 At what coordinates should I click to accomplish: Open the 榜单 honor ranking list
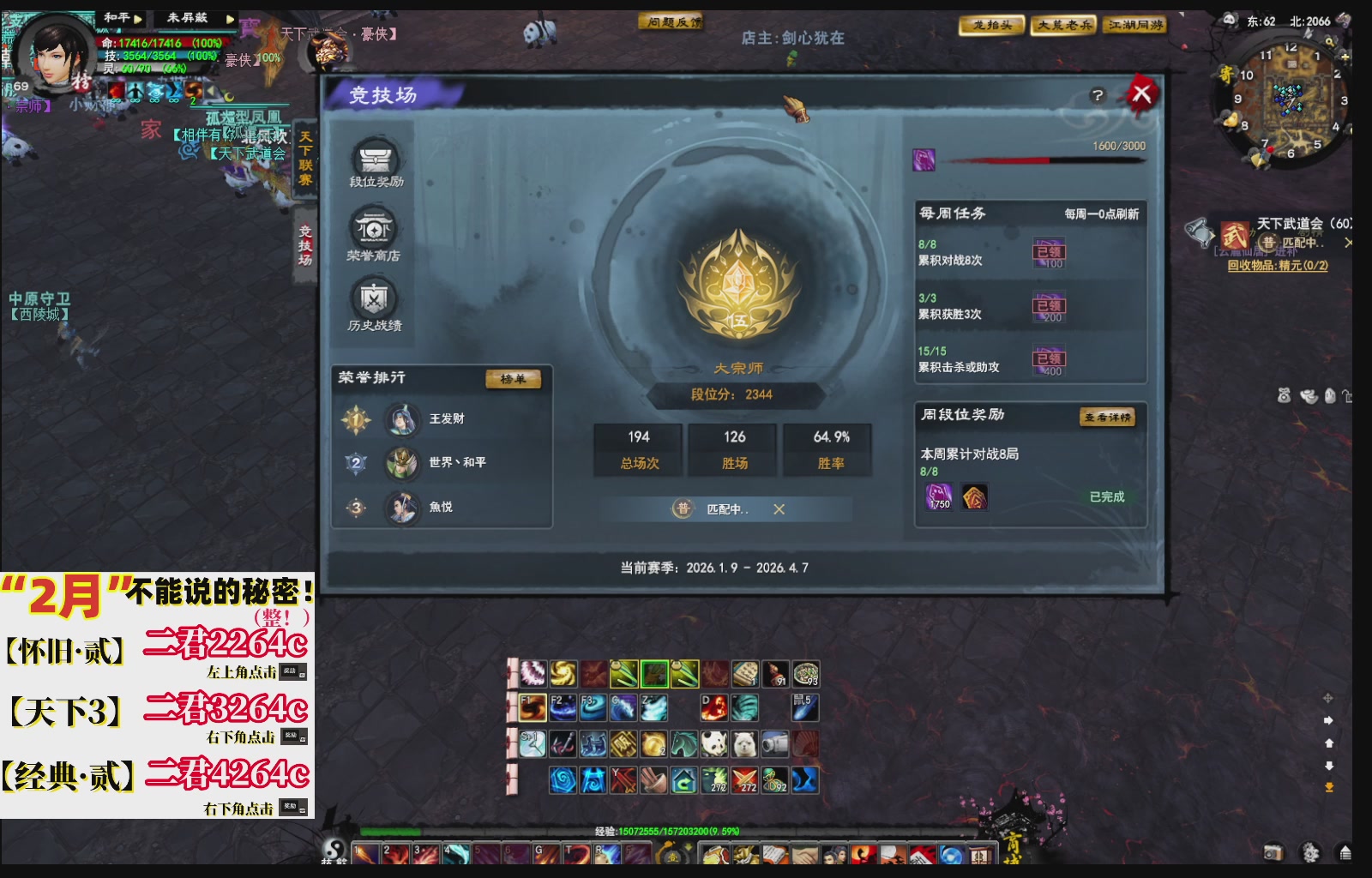pos(512,377)
